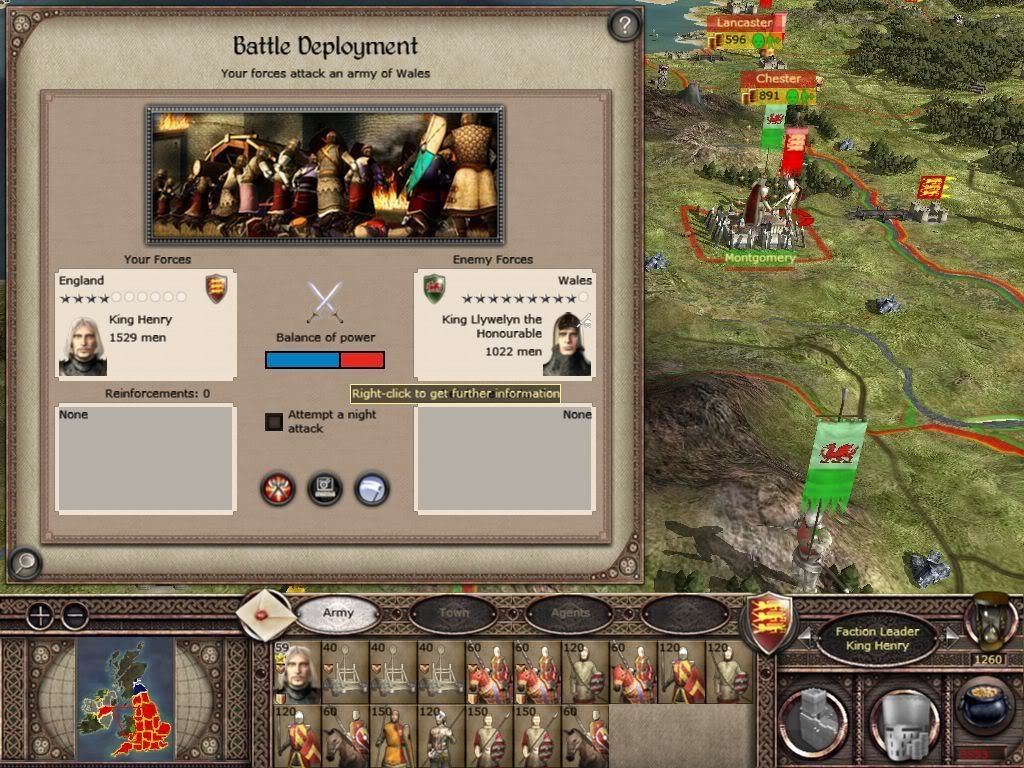Open help with the question mark button
This screenshot has width=1024, height=768.
coord(624,25)
